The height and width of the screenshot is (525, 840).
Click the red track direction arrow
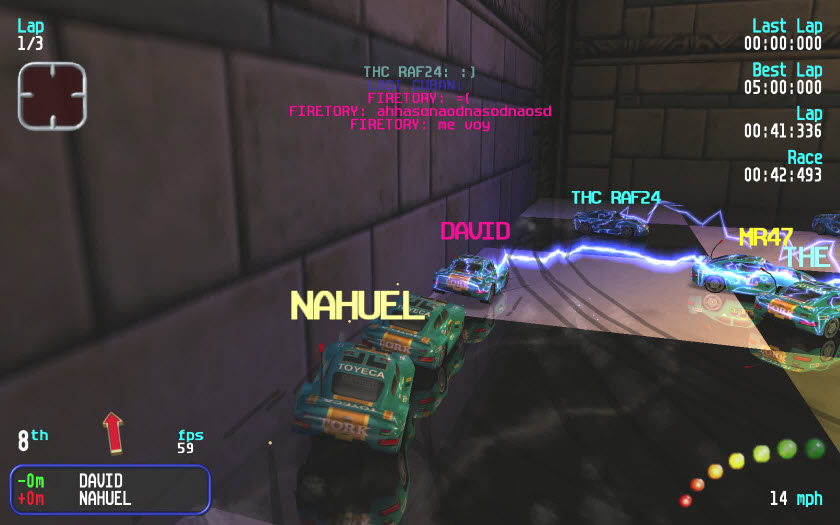pos(112,432)
